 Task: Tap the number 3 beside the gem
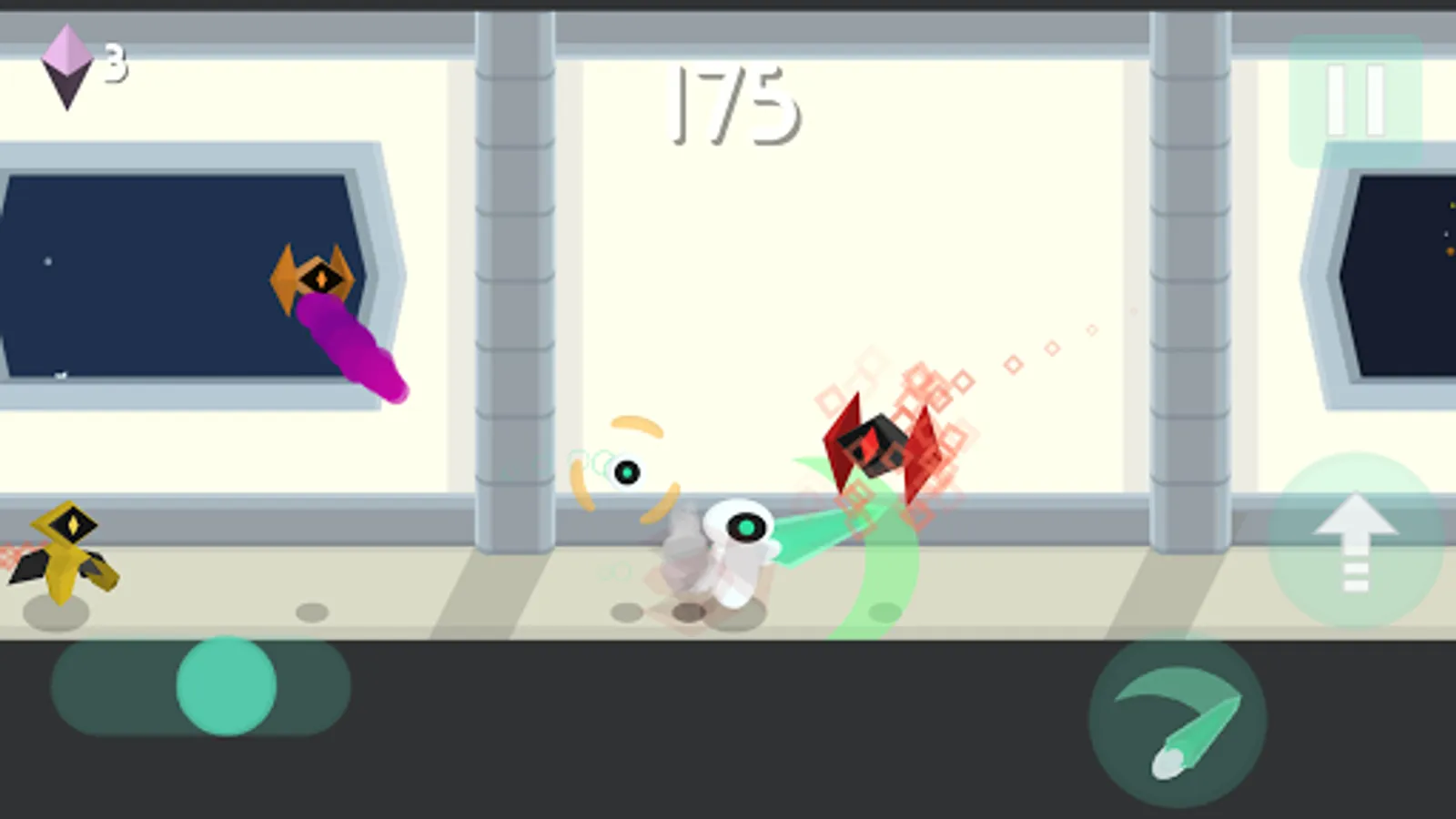[x=113, y=61]
